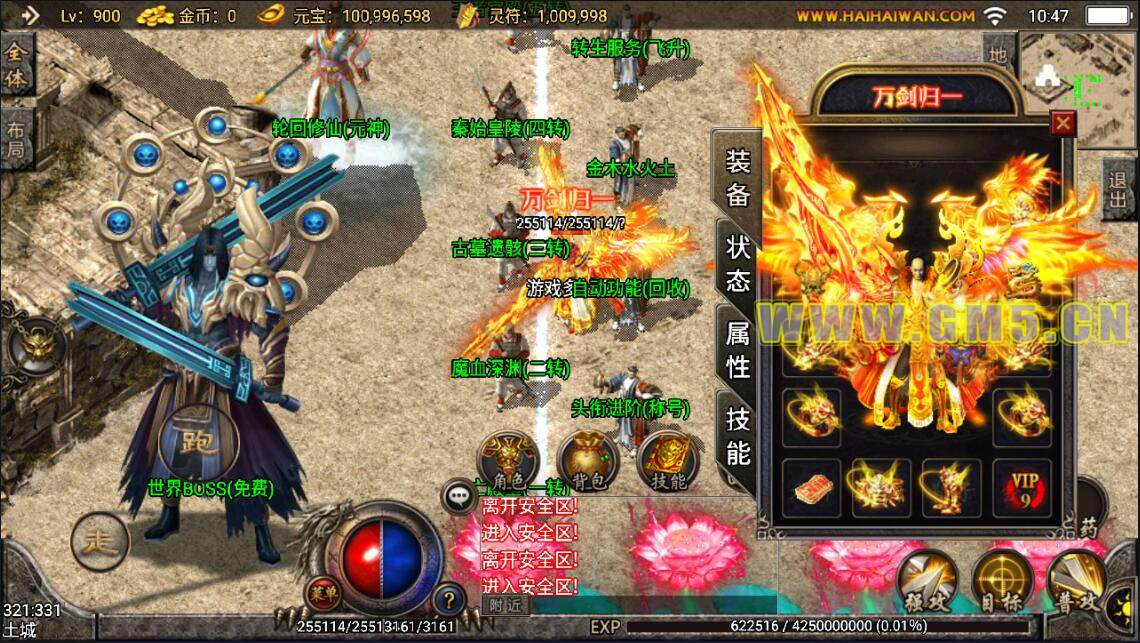
Task: Open the chat speech bubble
Action: click(x=459, y=494)
